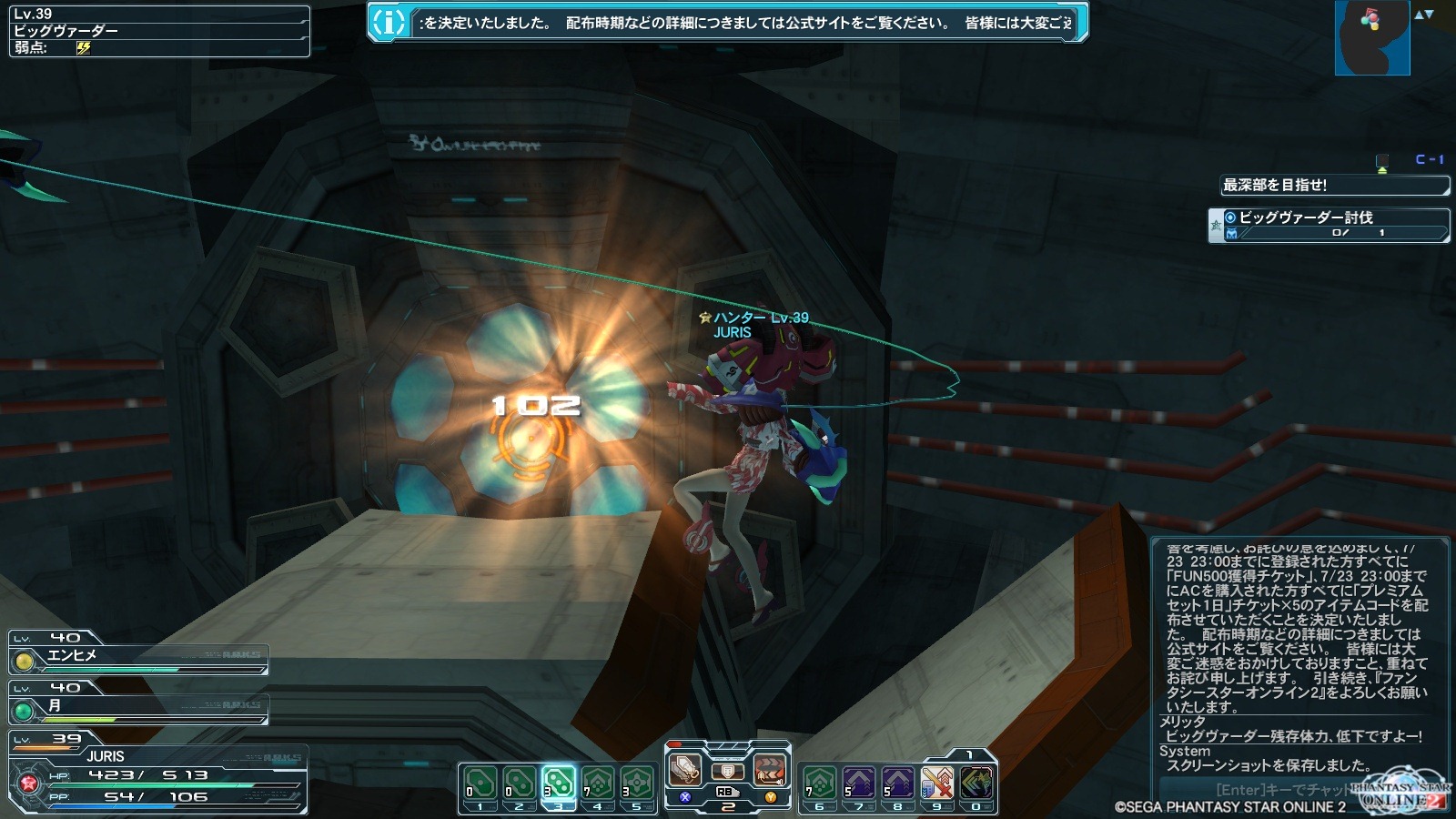This screenshot has height=819, width=1456.
Task: Select the orange chevron photon art icon
Action: pyautogui.click(x=770, y=771)
